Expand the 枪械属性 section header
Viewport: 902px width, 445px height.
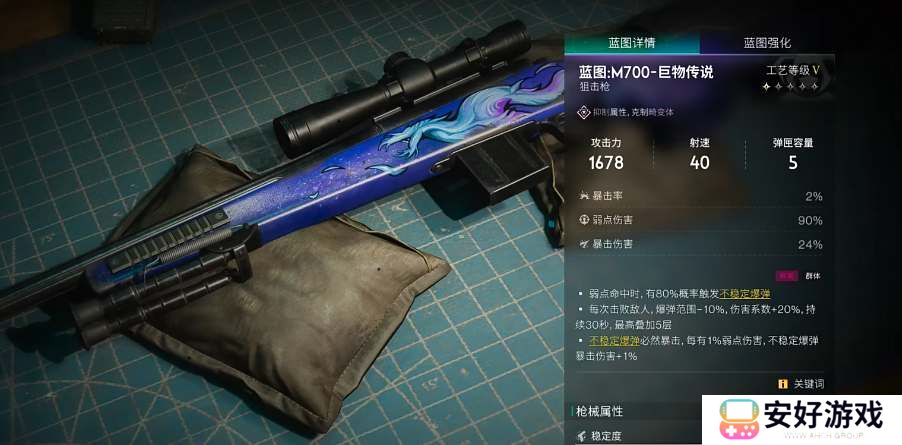[x=601, y=411]
